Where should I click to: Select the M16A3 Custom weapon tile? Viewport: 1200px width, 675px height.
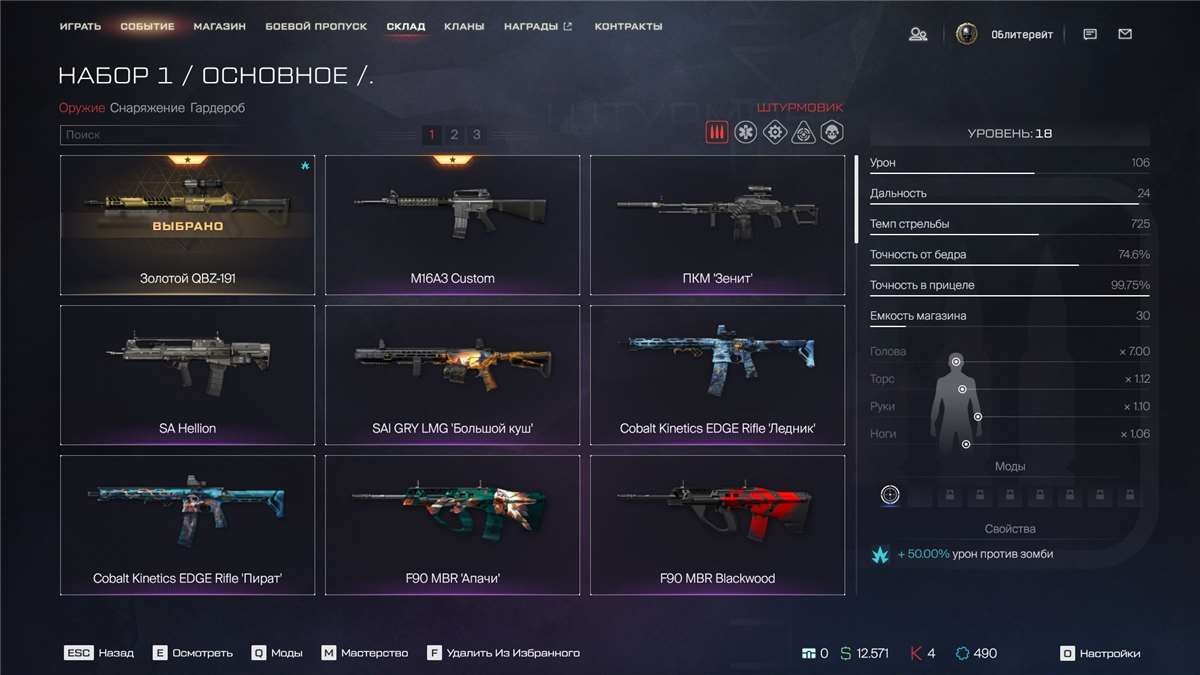pos(452,225)
